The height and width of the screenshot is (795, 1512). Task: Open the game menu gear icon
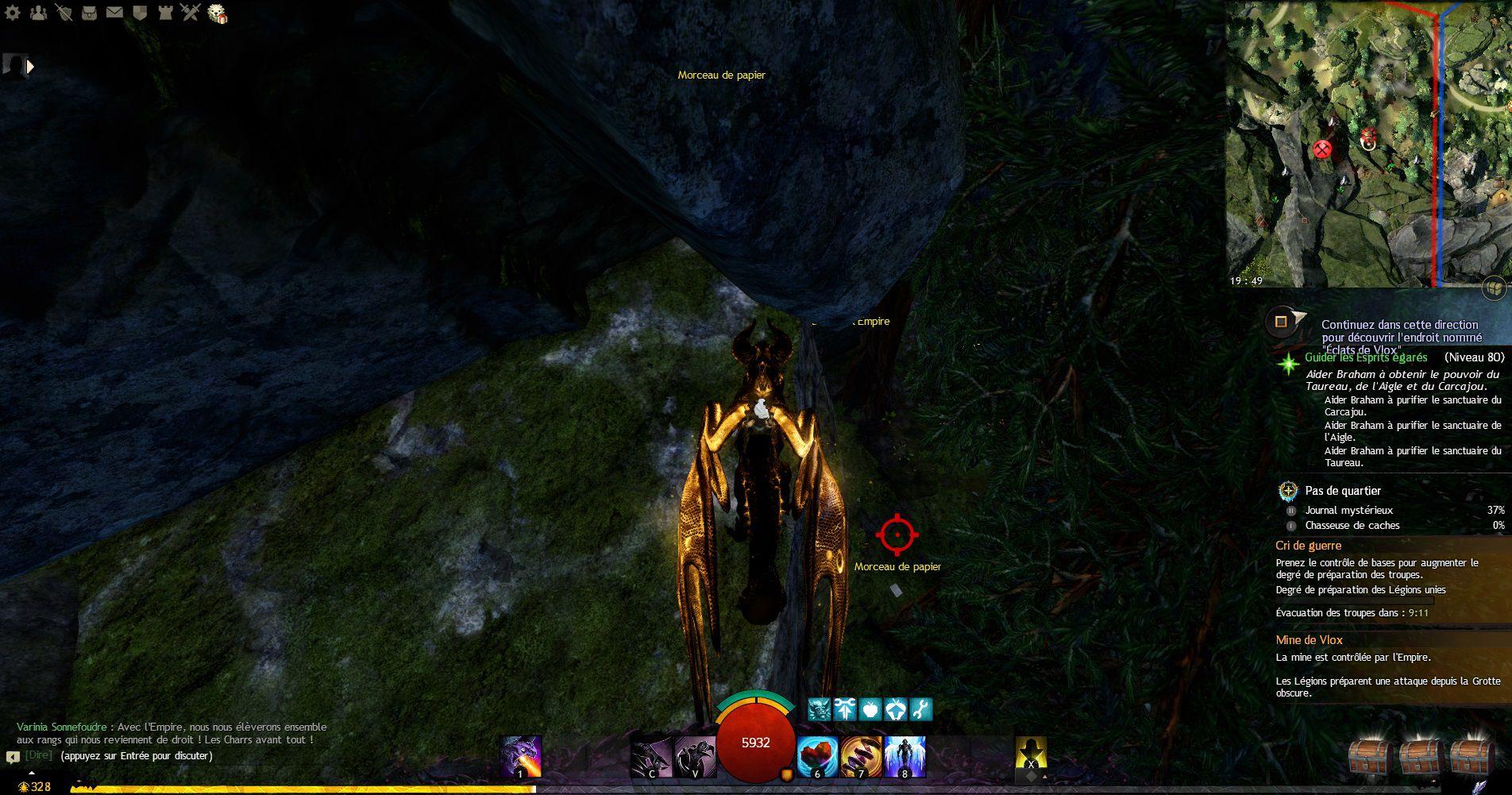point(12,13)
